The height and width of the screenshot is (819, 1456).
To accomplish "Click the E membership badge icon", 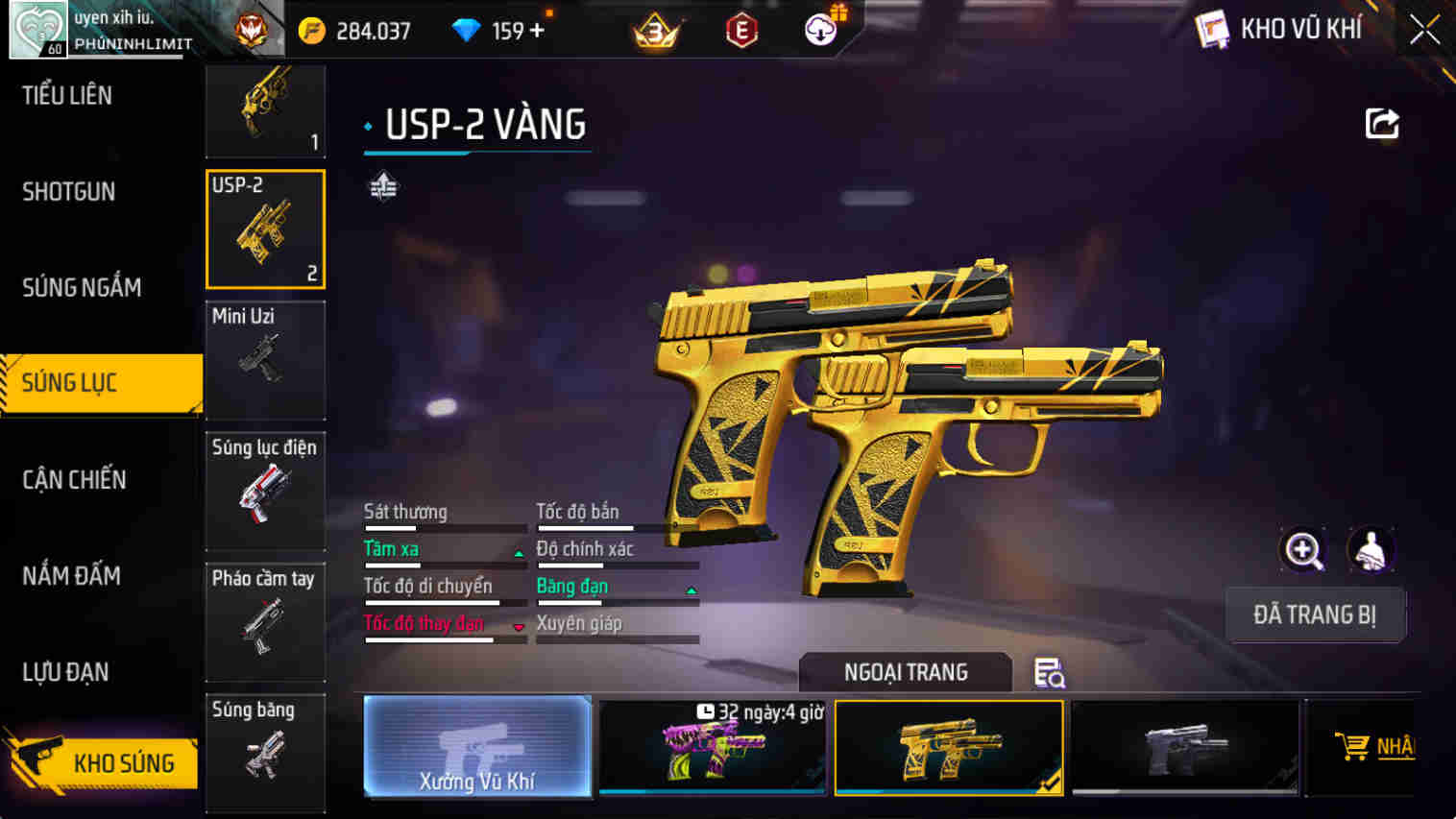I will (740, 29).
